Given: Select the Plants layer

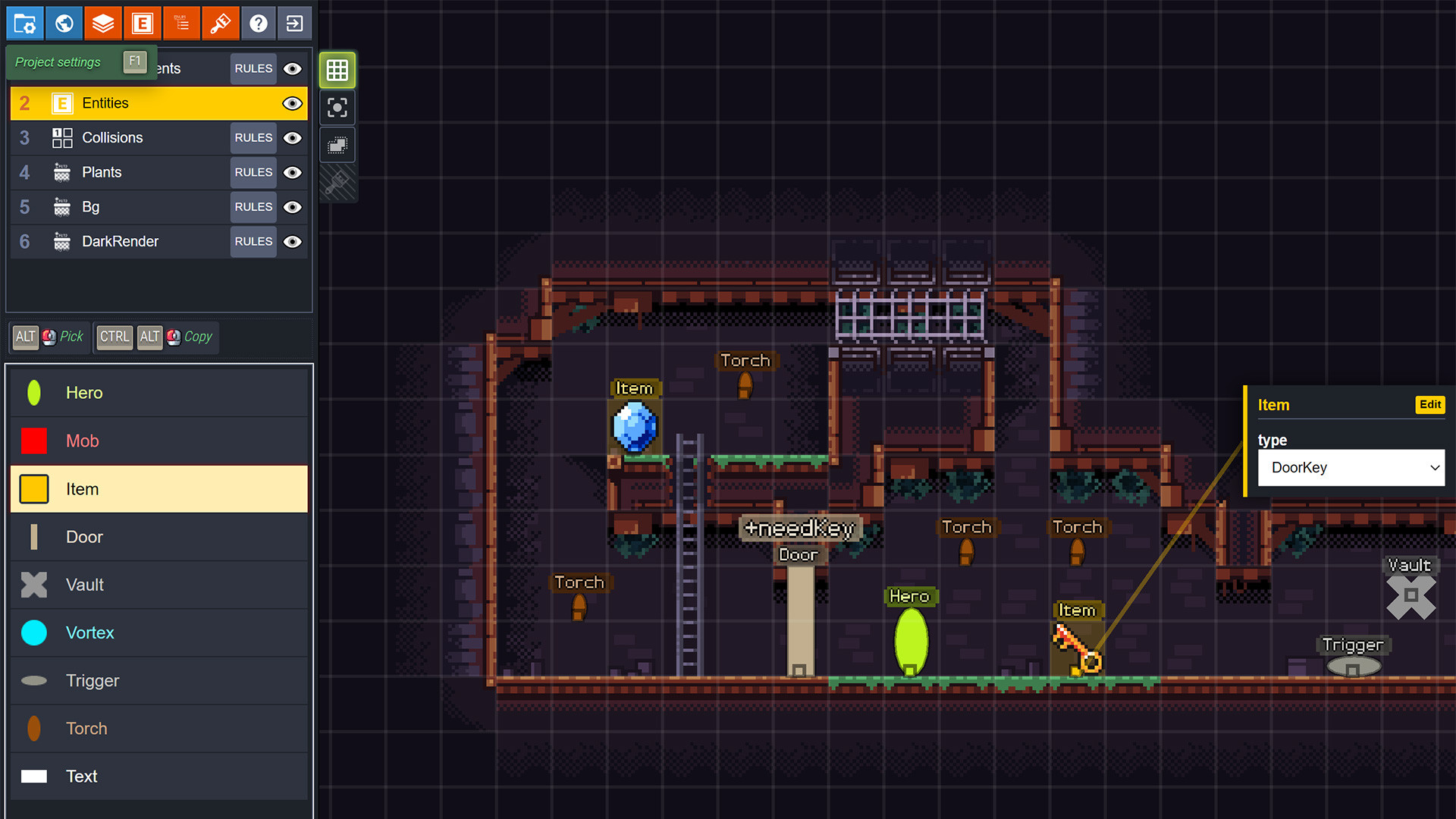Looking at the screenshot, I should pos(102,173).
